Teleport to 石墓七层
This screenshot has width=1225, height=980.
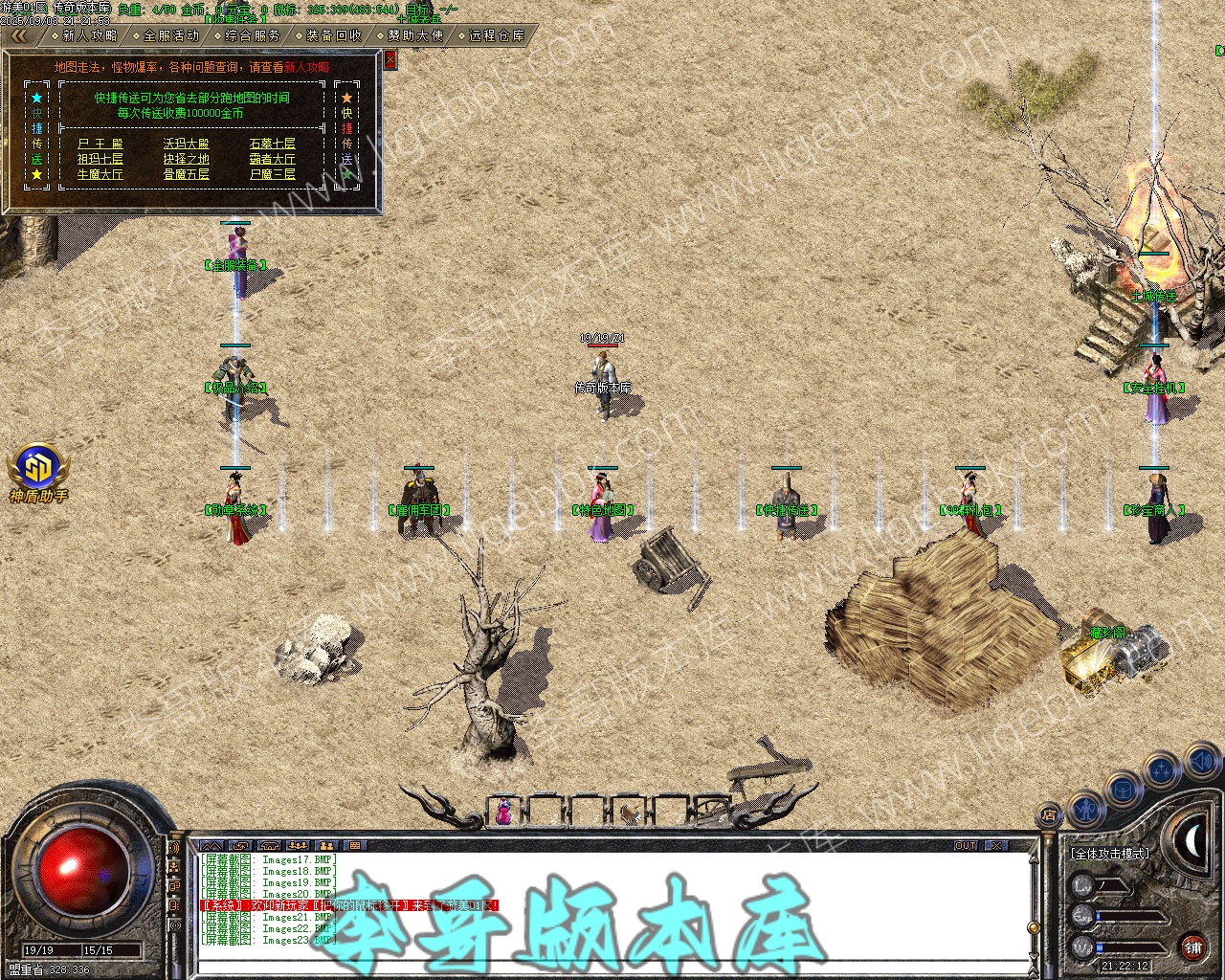coord(272,145)
